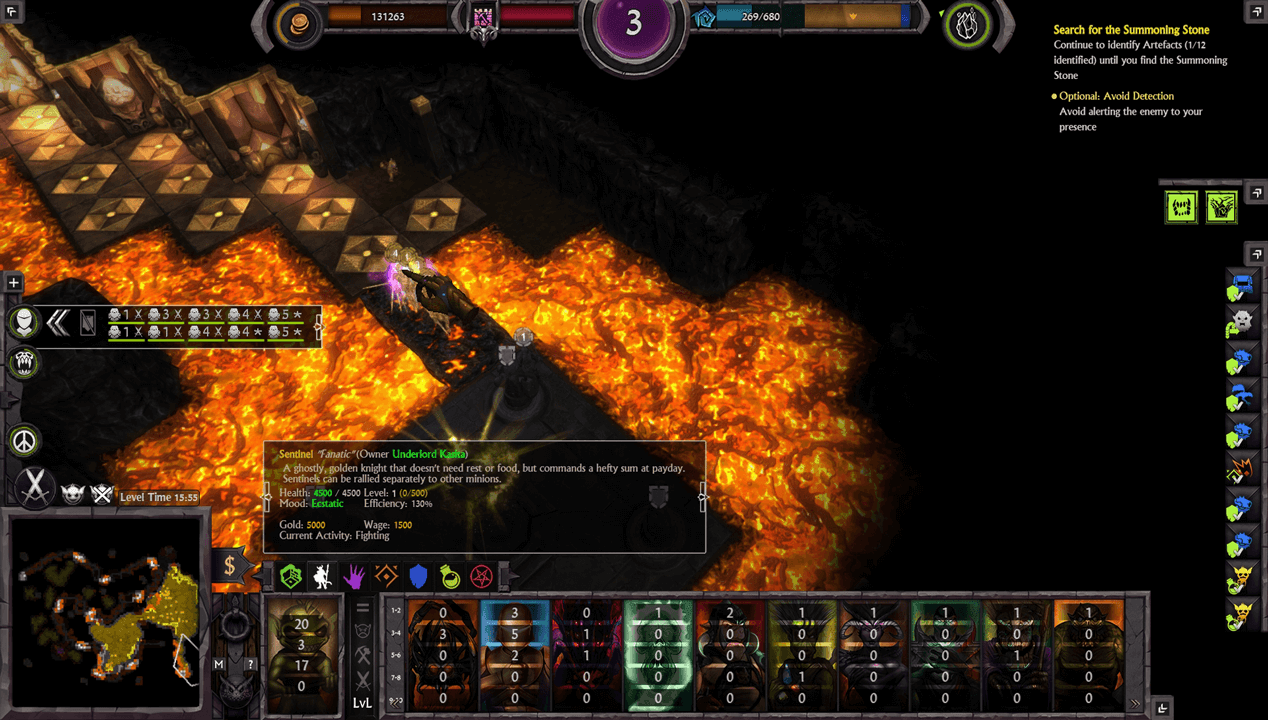Select the sentinel knight helmet group button

point(25,323)
